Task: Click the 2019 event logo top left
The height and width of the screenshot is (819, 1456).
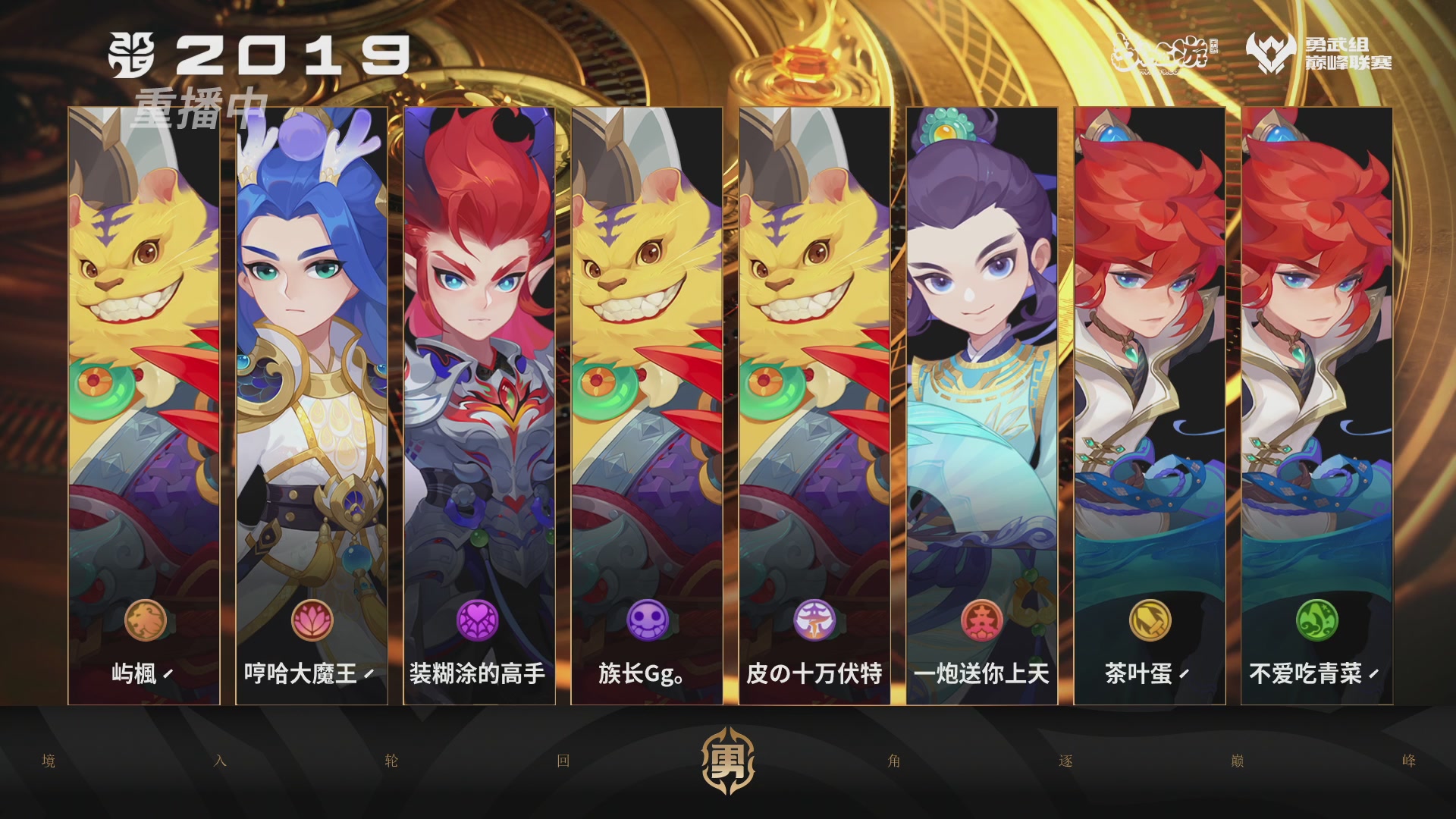Action: 258,53
